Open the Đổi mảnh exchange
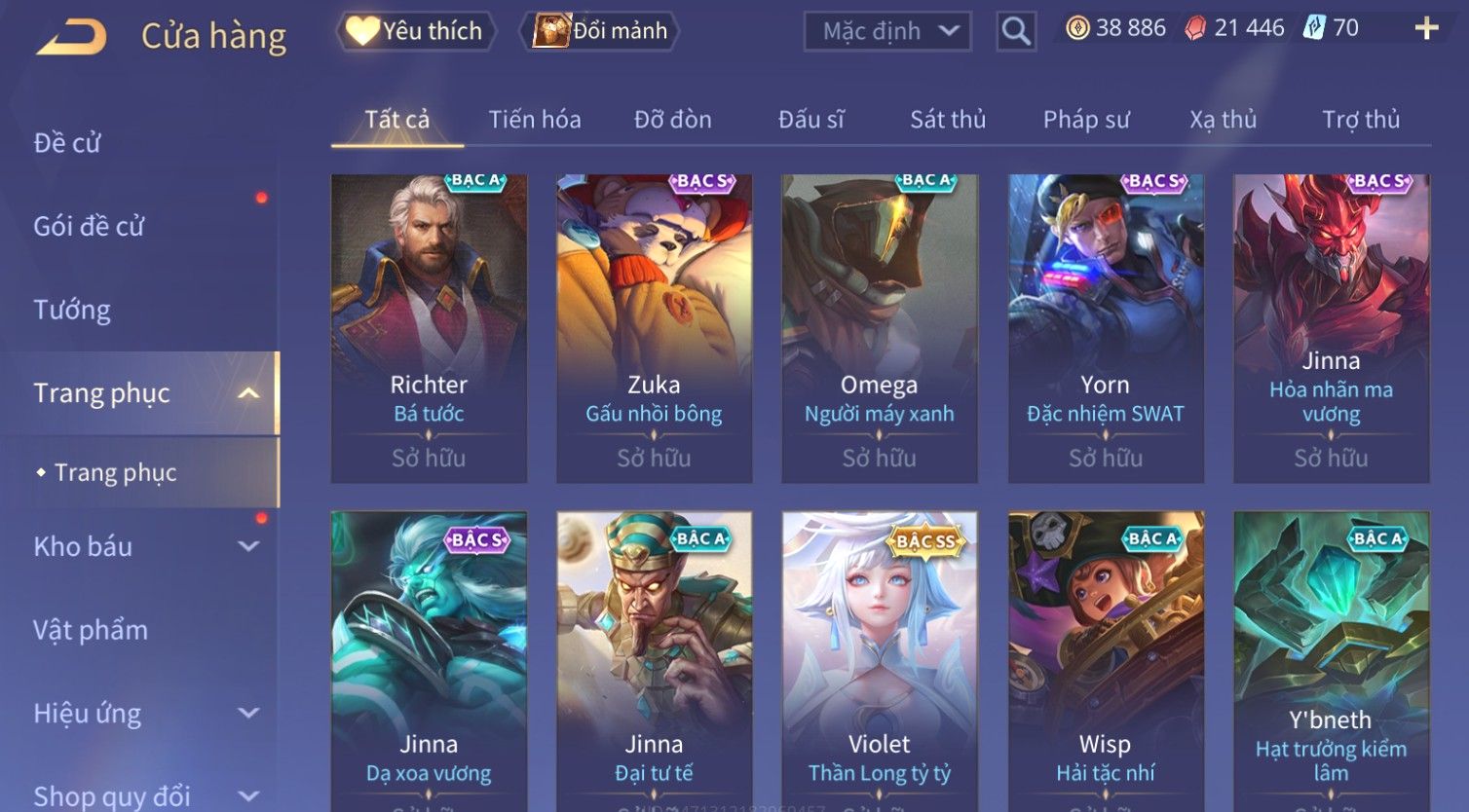Image resolution: width=1469 pixels, height=812 pixels. pyautogui.click(x=601, y=31)
